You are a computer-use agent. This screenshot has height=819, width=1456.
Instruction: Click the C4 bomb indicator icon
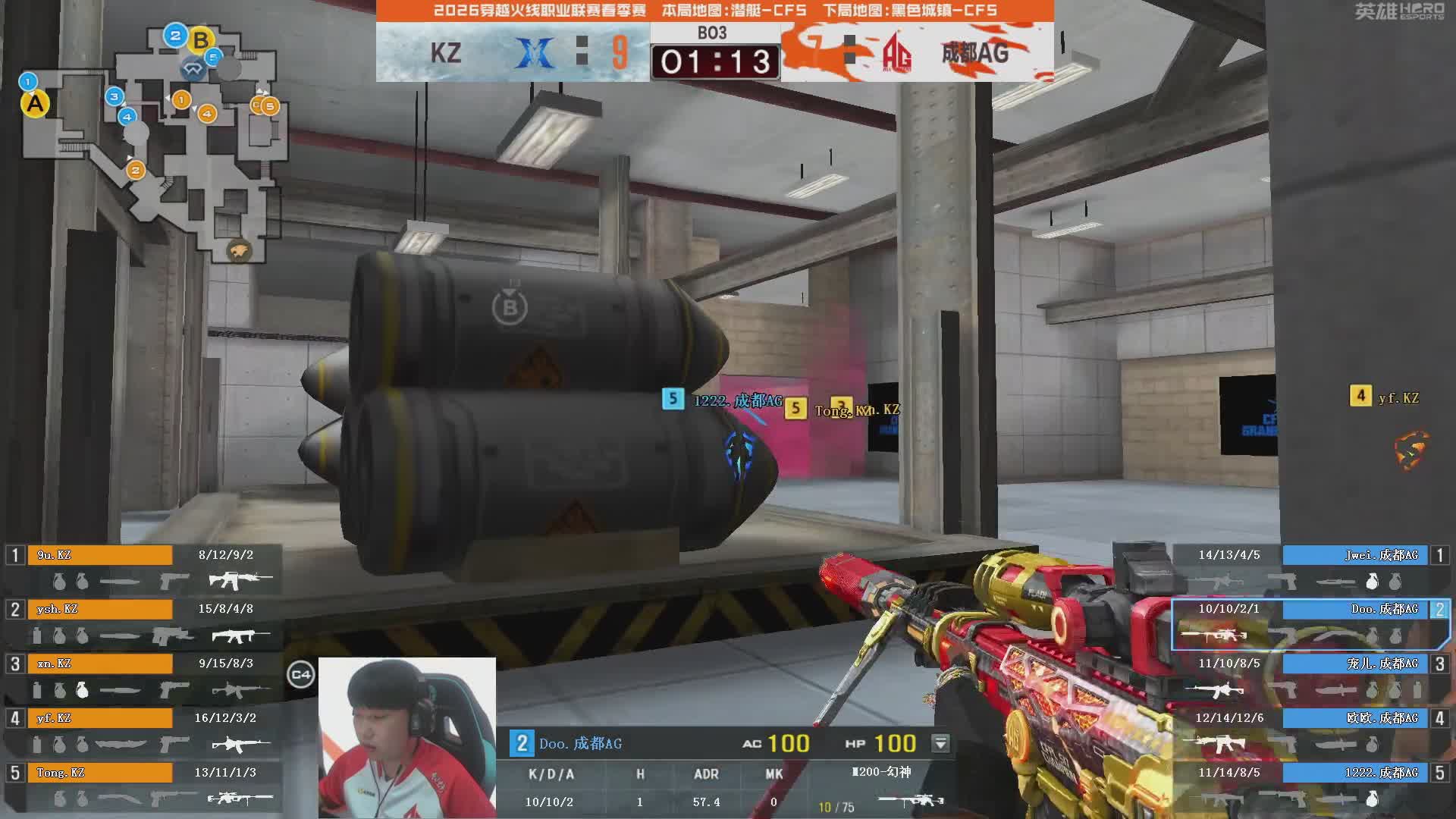pyautogui.click(x=300, y=674)
